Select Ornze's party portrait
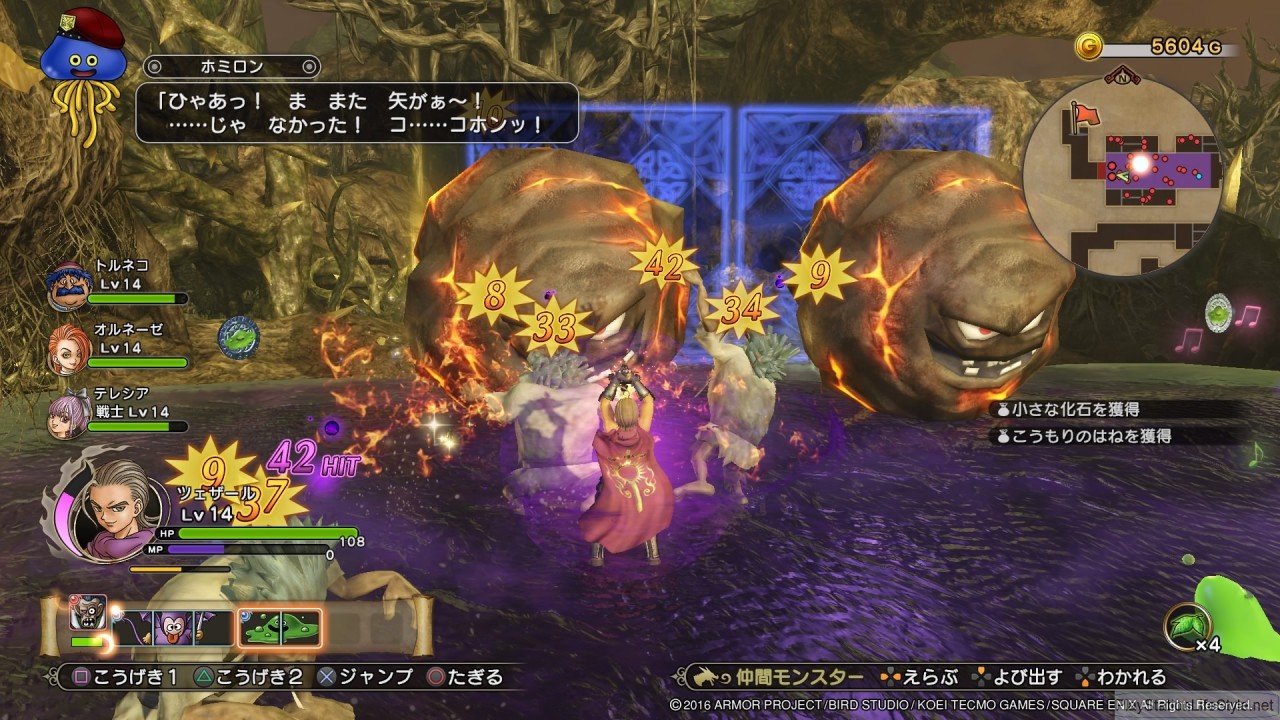 [x=68, y=345]
